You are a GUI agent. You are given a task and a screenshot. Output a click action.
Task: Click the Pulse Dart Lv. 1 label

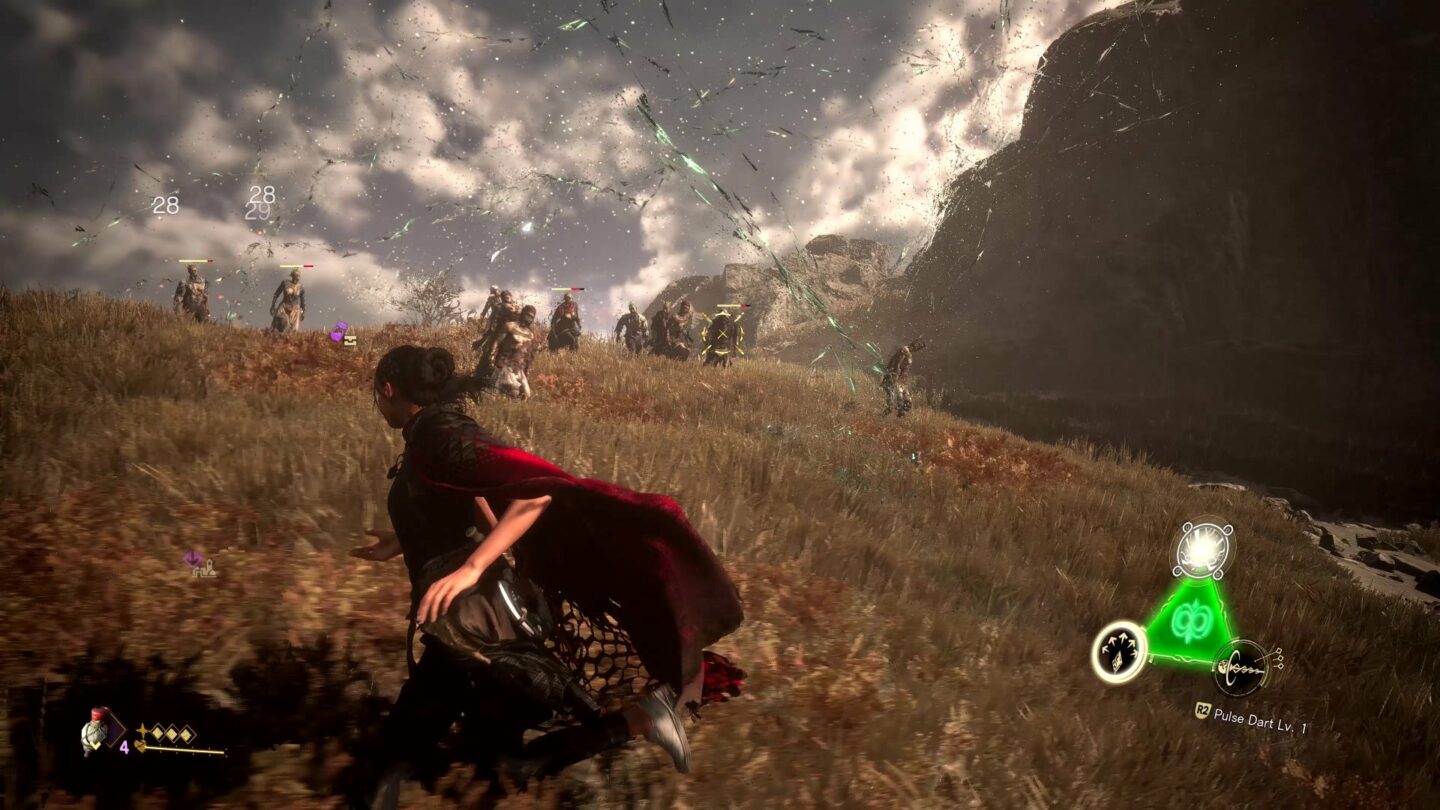coord(1258,716)
